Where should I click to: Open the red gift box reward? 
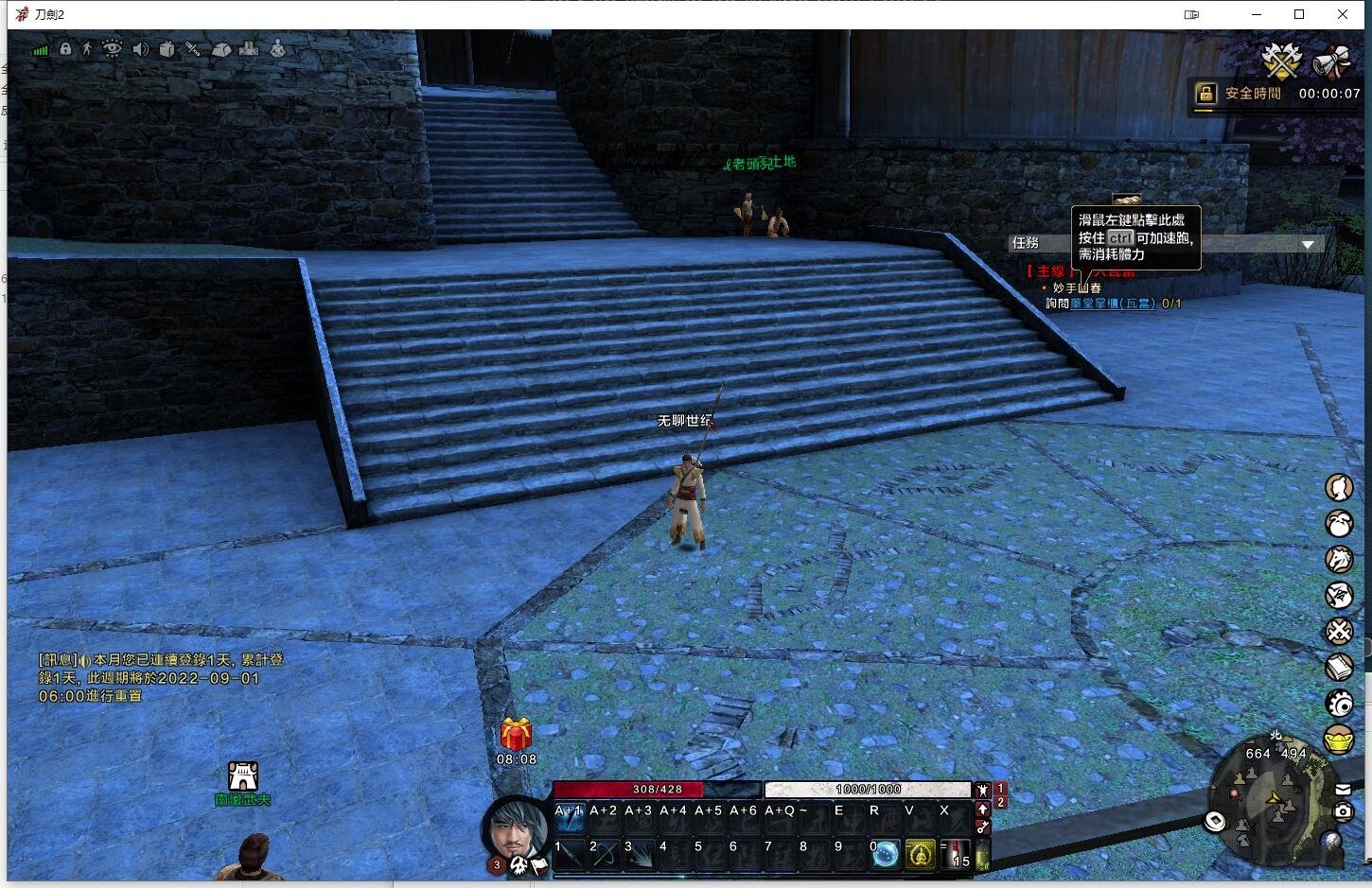click(x=516, y=734)
